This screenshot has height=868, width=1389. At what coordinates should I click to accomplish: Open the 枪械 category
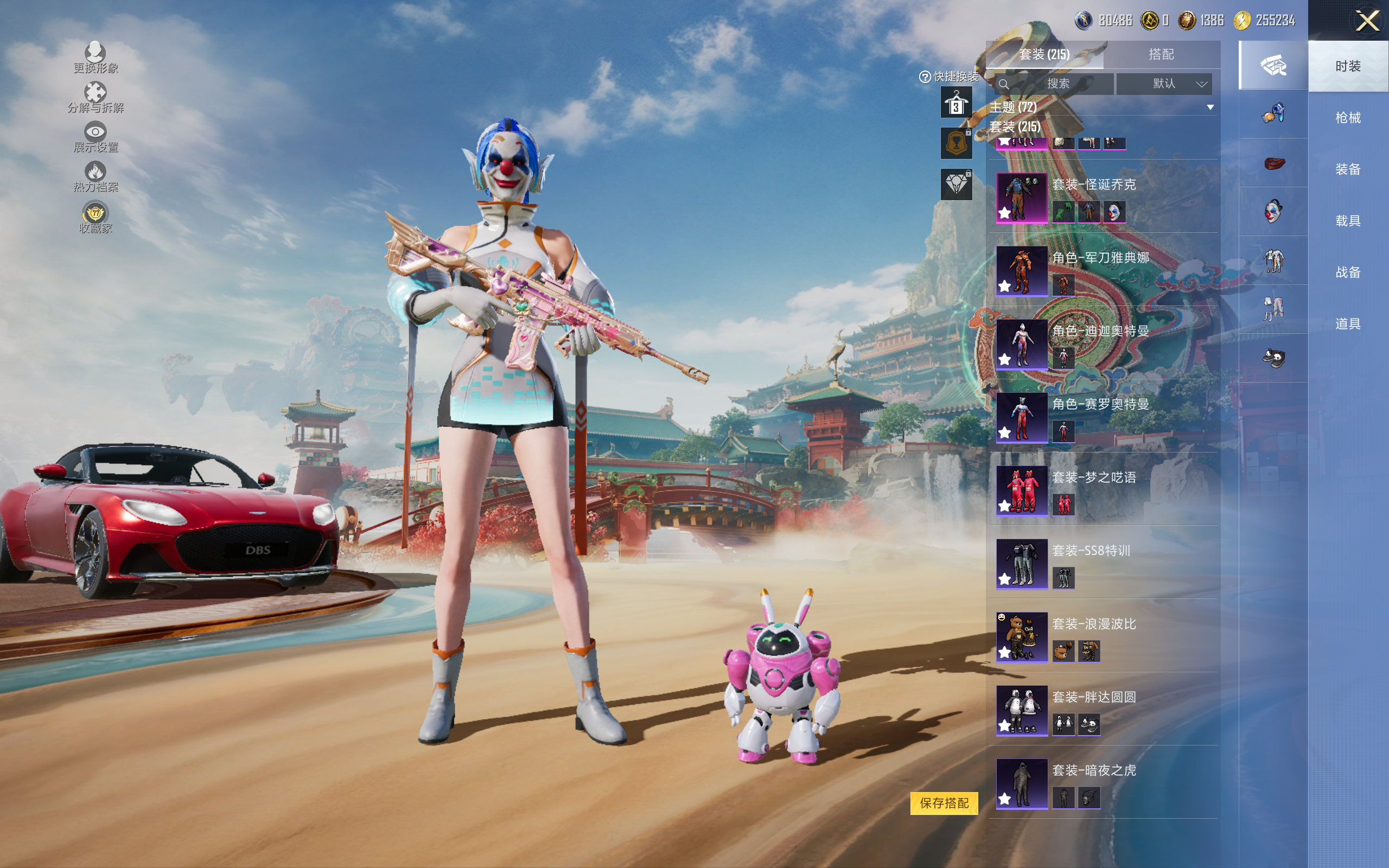(1348, 118)
